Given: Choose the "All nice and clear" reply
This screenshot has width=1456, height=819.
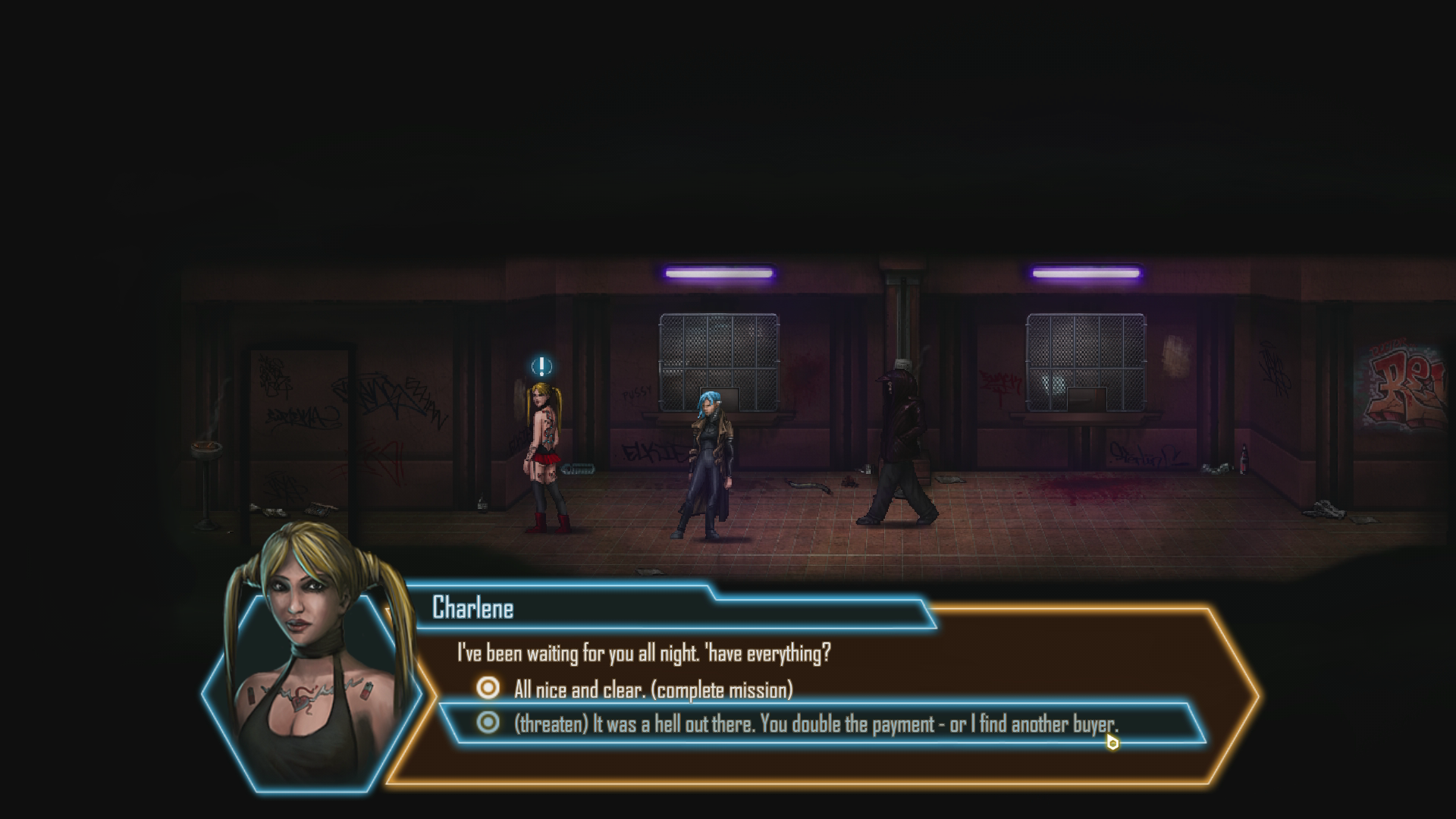Looking at the screenshot, I should click(x=652, y=689).
